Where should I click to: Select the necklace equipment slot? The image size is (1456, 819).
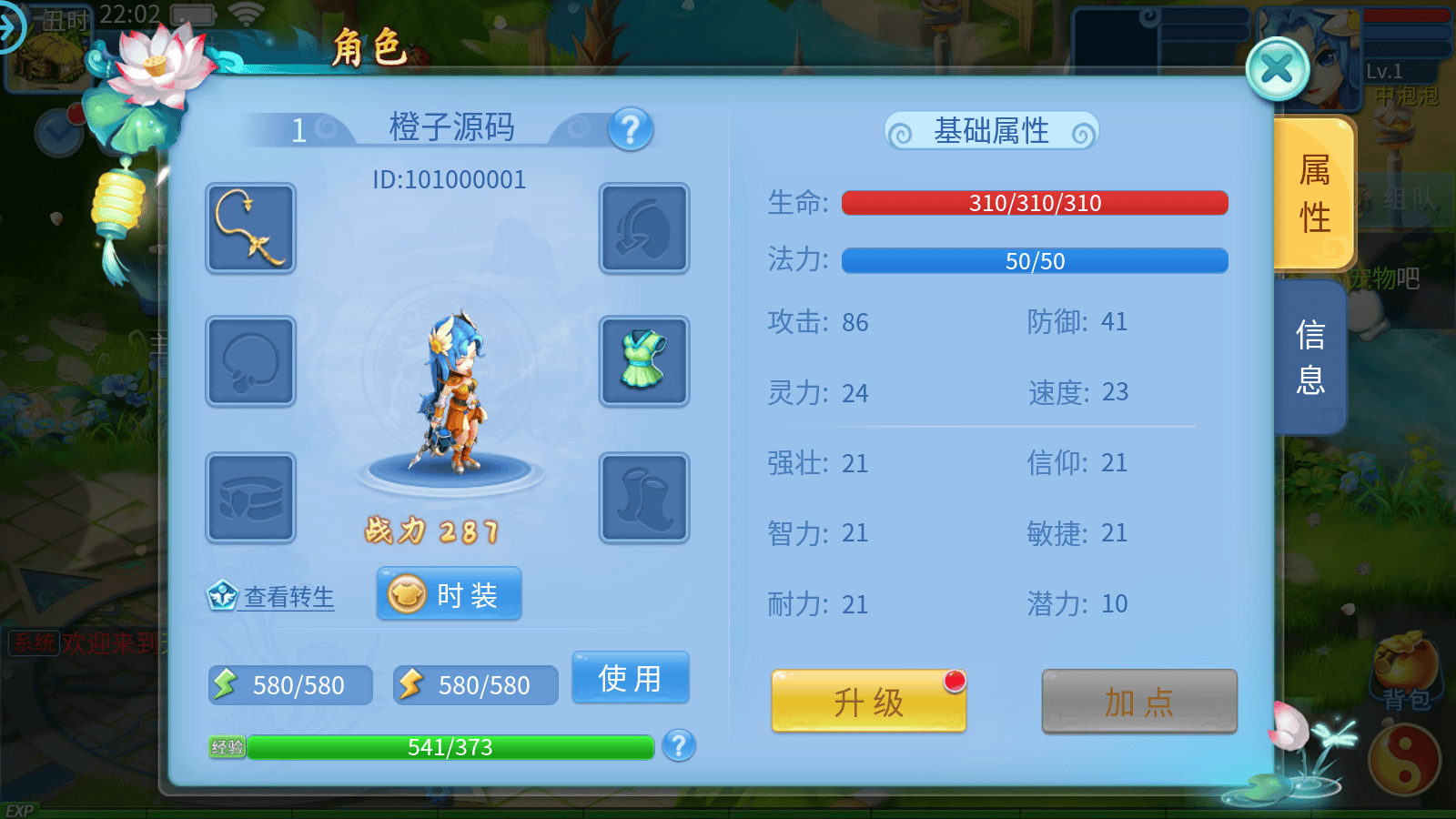pos(250,361)
